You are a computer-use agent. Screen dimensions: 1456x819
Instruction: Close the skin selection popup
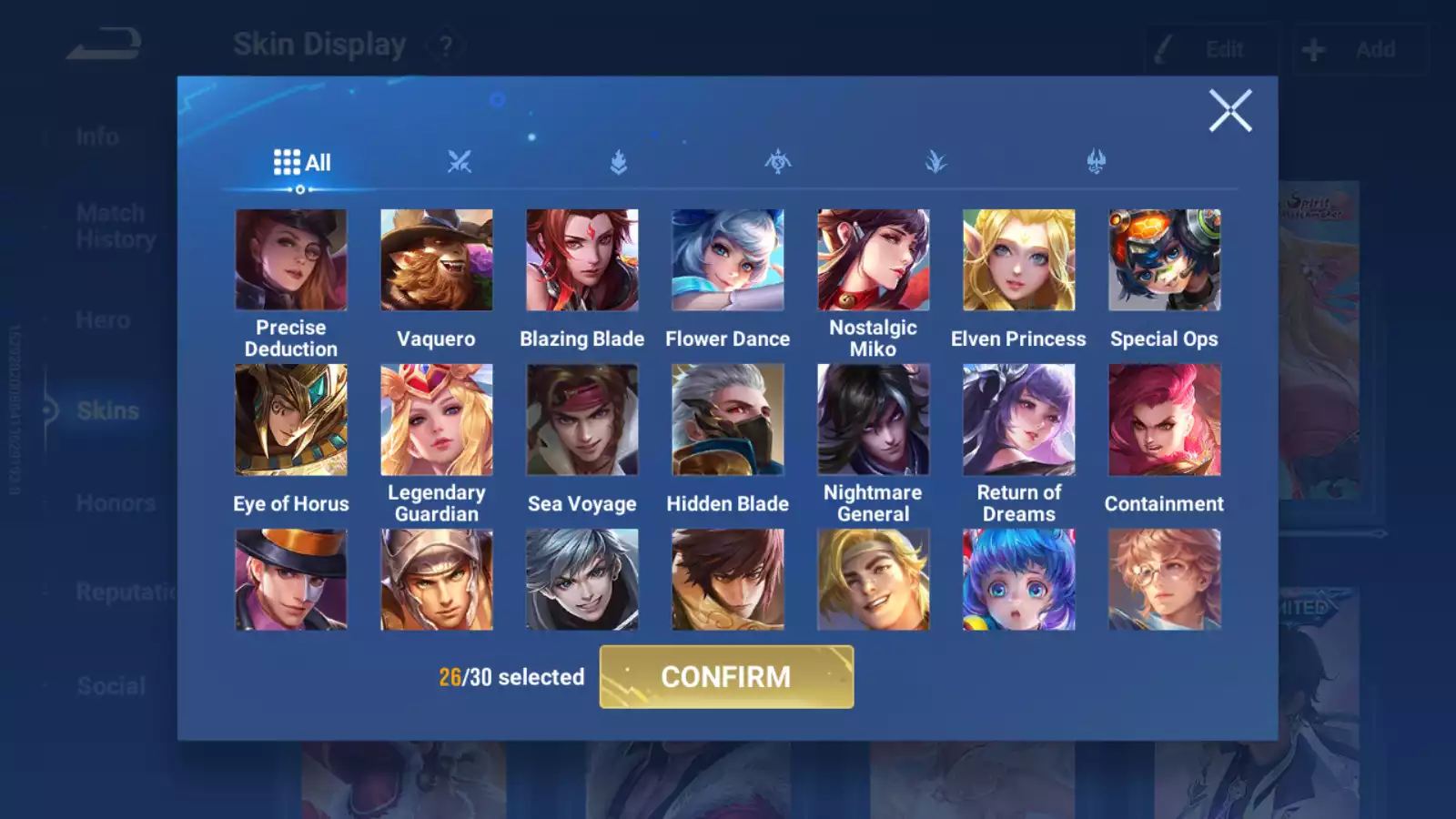1230,111
